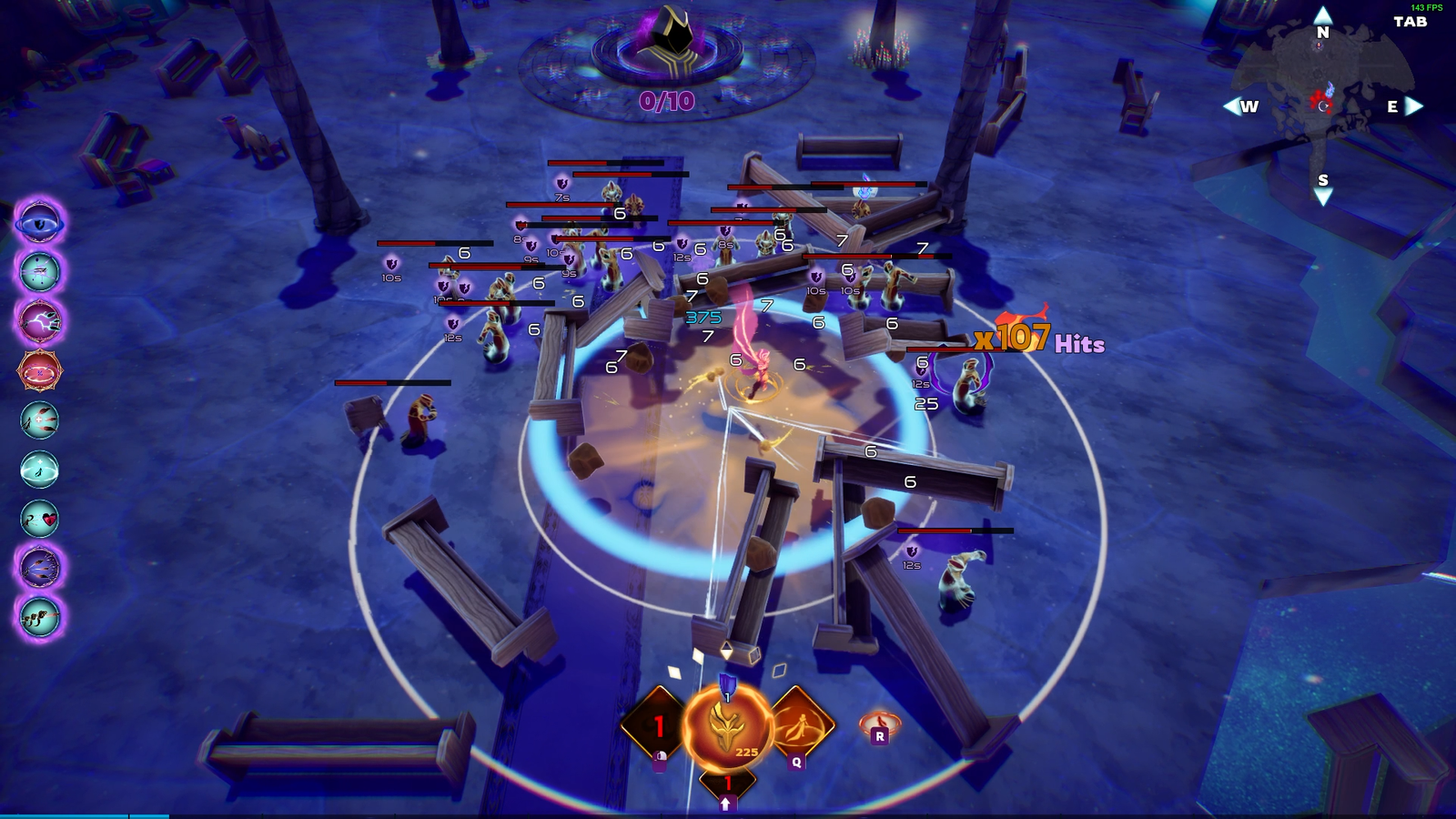
Task: Click the bubble shield upgrade icon
Action: point(39,470)
